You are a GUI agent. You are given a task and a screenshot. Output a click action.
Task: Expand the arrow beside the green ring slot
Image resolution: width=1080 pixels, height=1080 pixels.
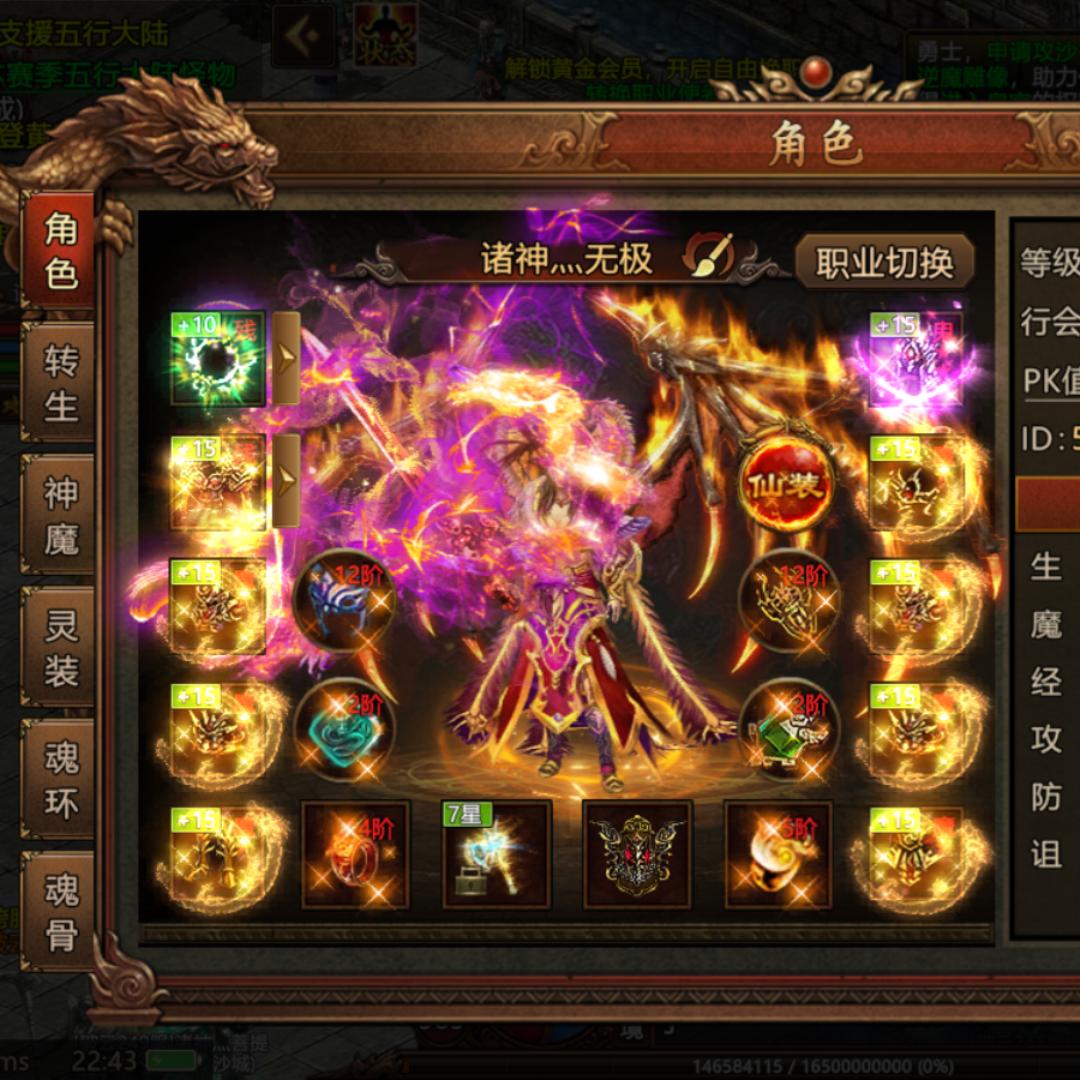[286, 358]
